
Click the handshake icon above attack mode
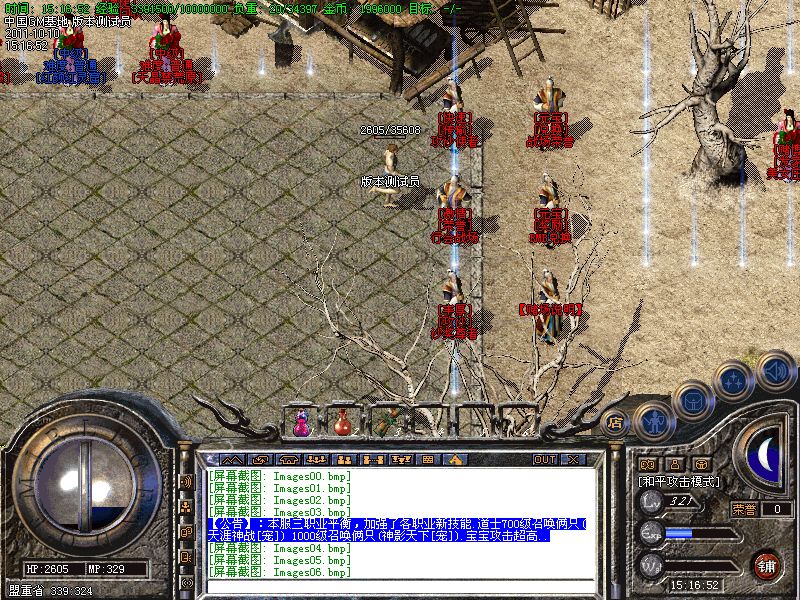click(646, 464)
